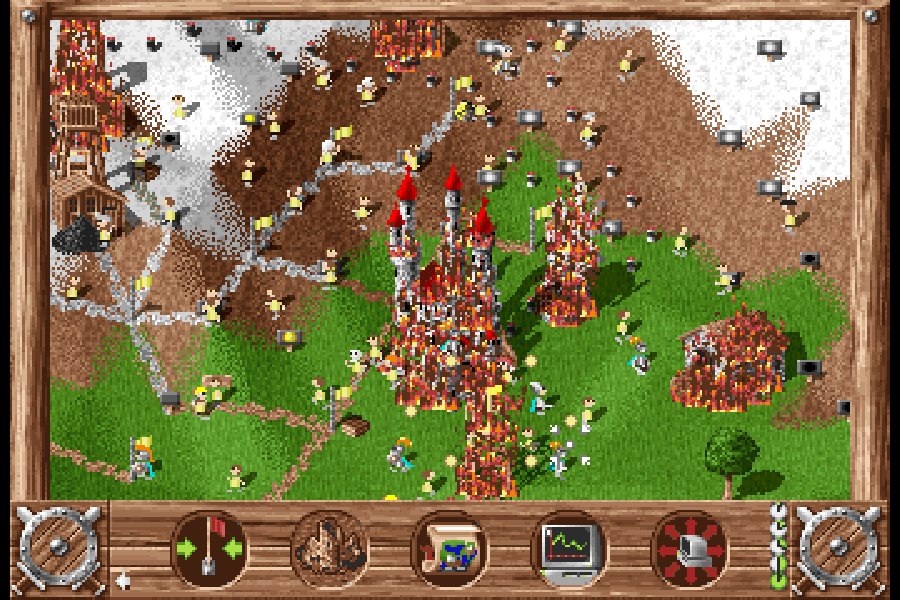Show the statistics monitor screen
This screenshot has width=900, height=600.
pos(569,548)
